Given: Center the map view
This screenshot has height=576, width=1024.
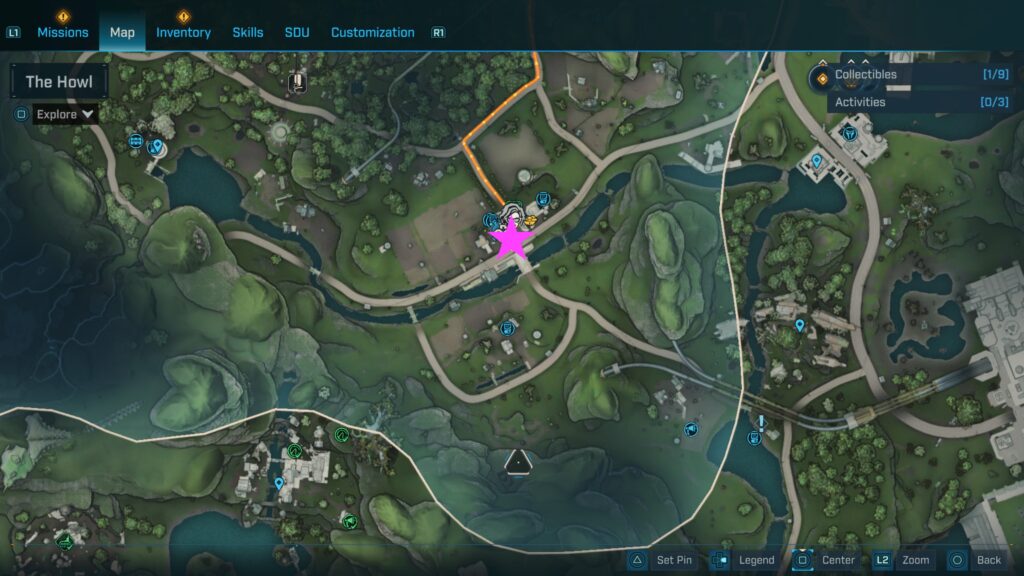Looking at the screenshot, I should 826,560.
